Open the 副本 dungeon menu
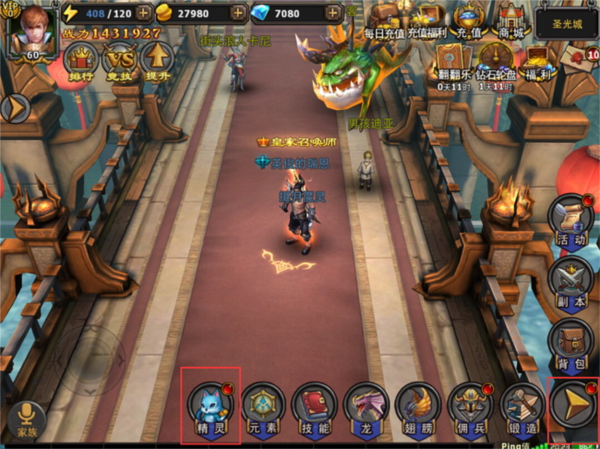This screenshot has height=449, width=600. (x=569, y=280)
